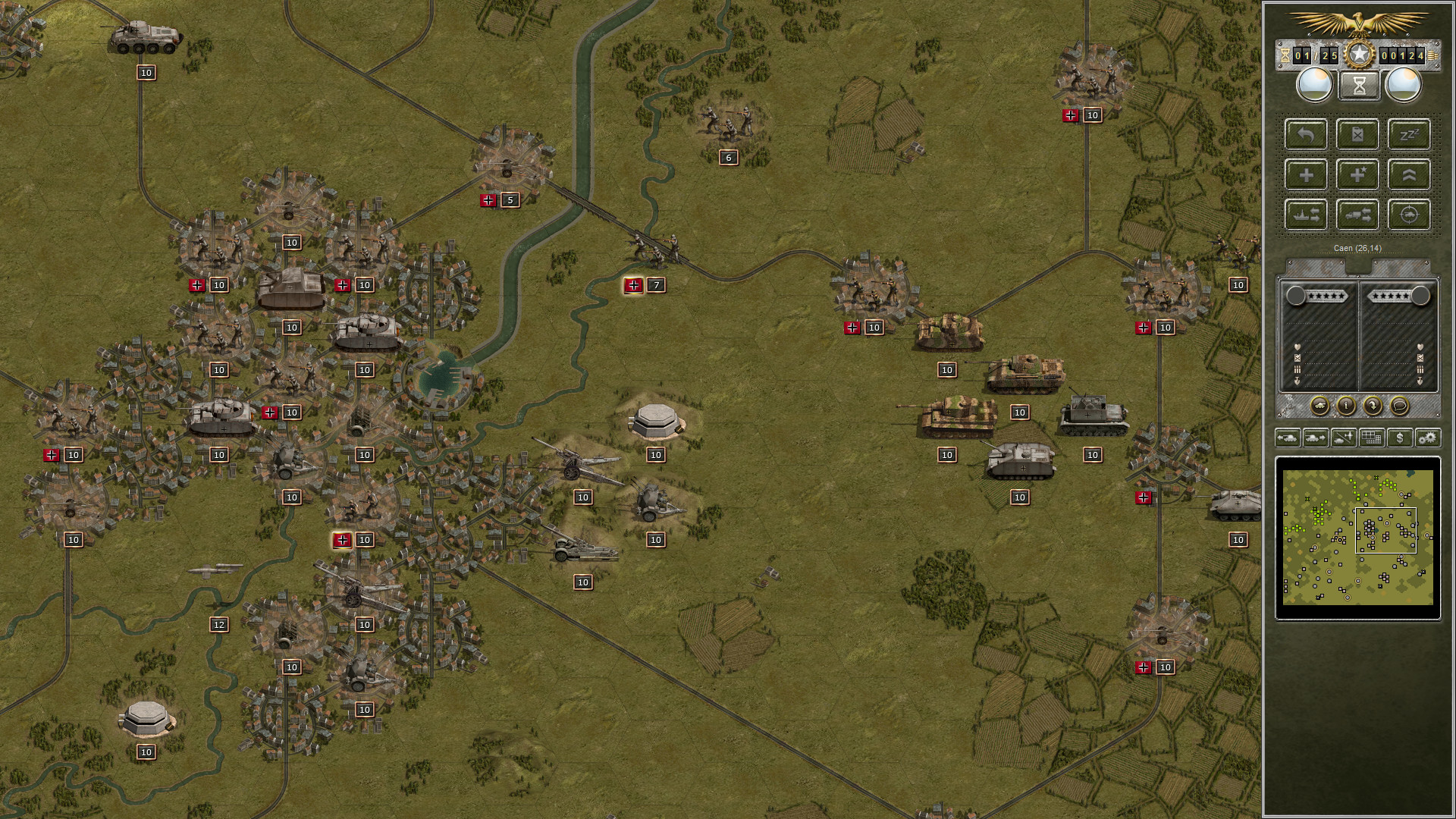Undo the last move with the arrow button
1456x819 pixels.
coord(1306,134)
